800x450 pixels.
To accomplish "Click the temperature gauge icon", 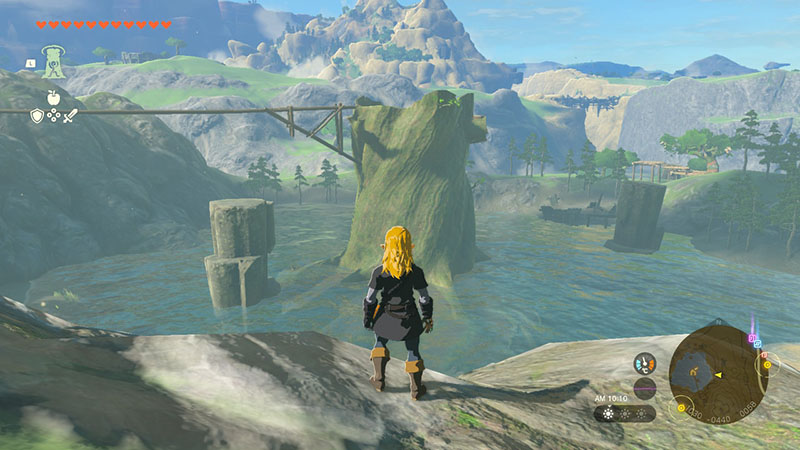I will click(x=645, y=364).
